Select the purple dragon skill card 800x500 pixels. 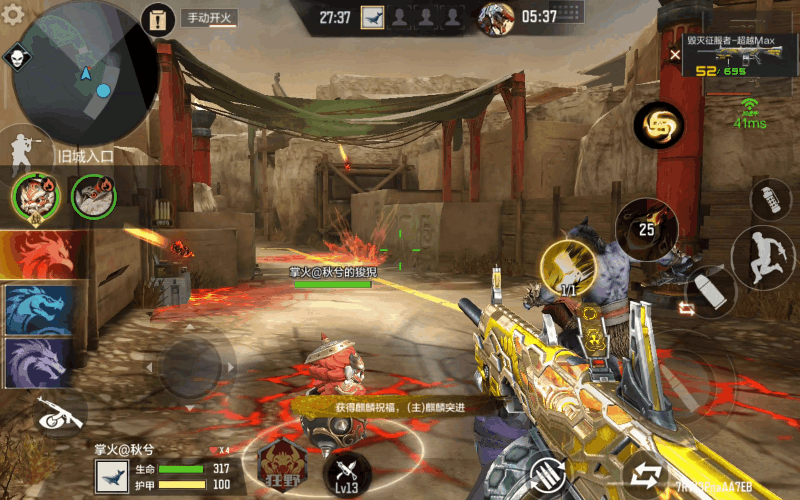[x=40, y=362]
